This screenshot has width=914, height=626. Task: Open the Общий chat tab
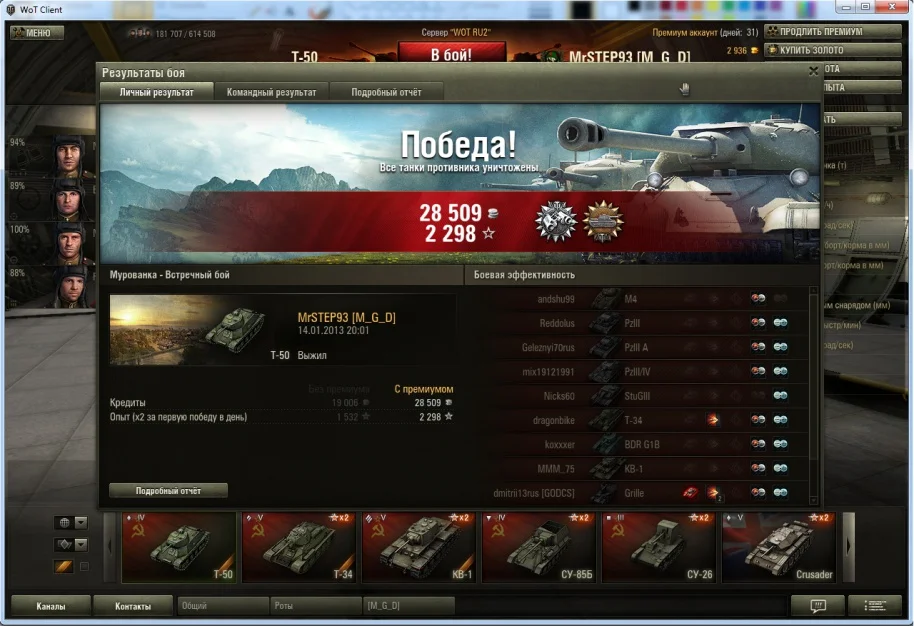coord(222,606)
